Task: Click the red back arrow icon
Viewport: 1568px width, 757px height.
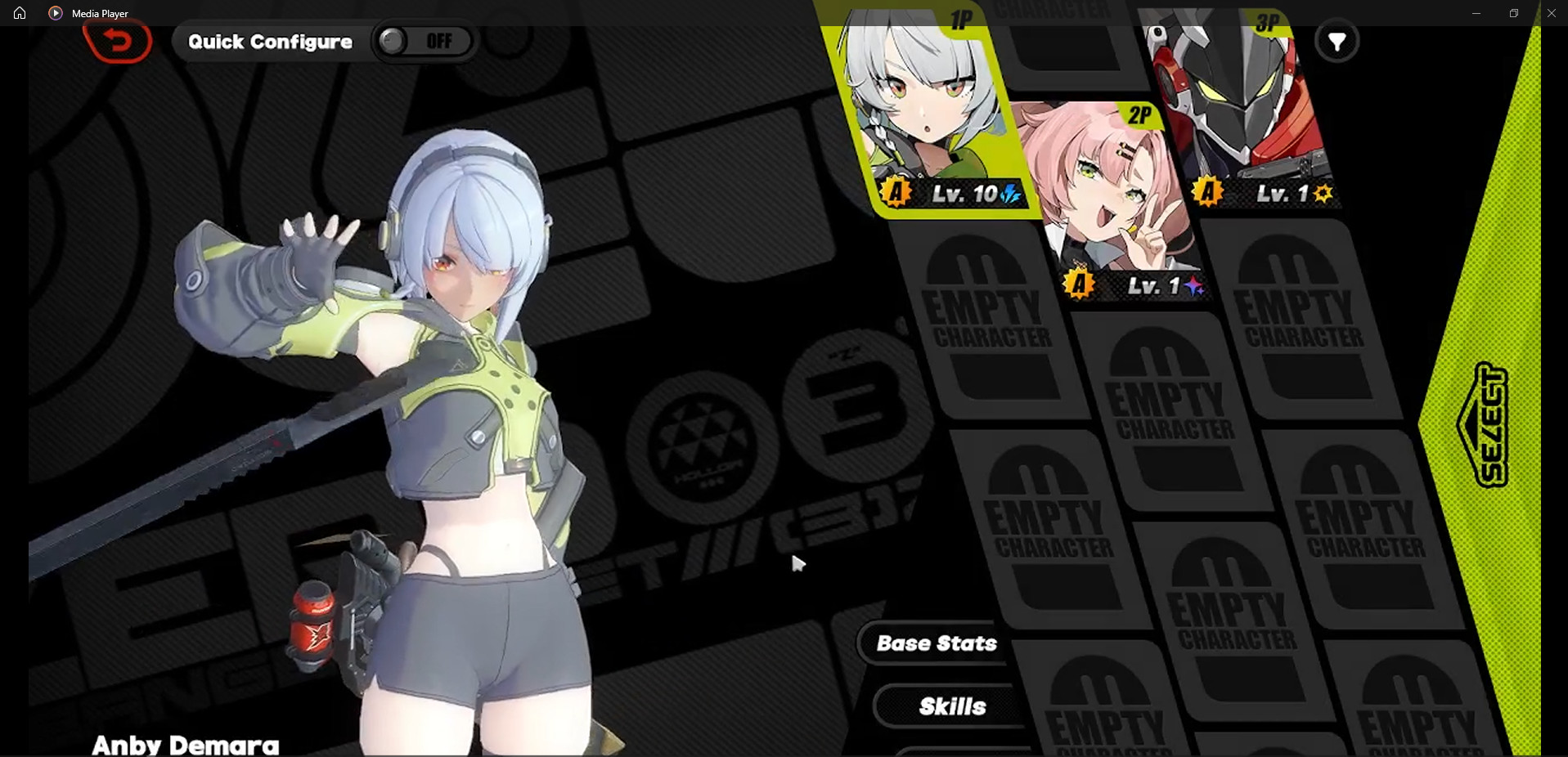Action: 119,42
